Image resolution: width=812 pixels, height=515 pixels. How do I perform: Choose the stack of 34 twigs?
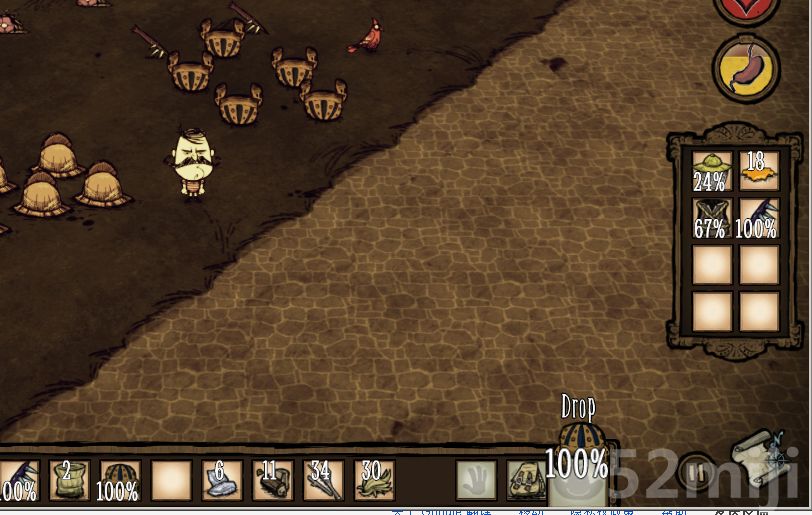322,479
